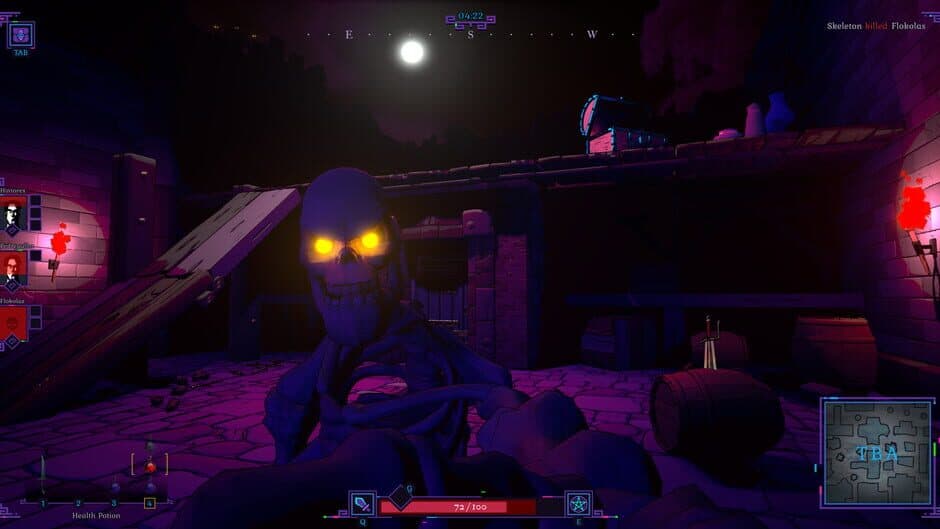Open the menu icon above TAB
Screen dimensions: 940x529
pos(21,35)
